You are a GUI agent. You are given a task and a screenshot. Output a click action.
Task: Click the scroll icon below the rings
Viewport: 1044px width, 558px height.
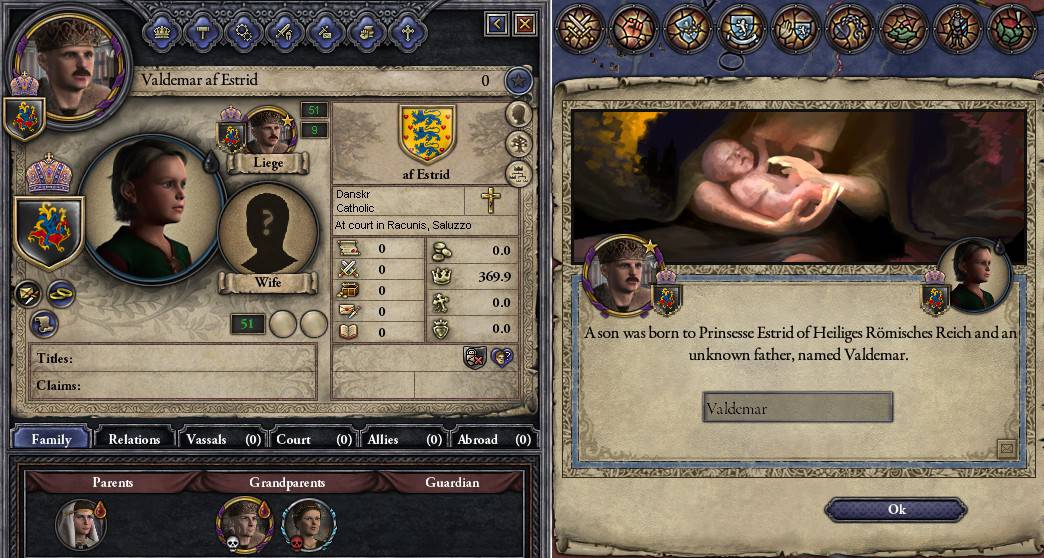click(41, 322)
